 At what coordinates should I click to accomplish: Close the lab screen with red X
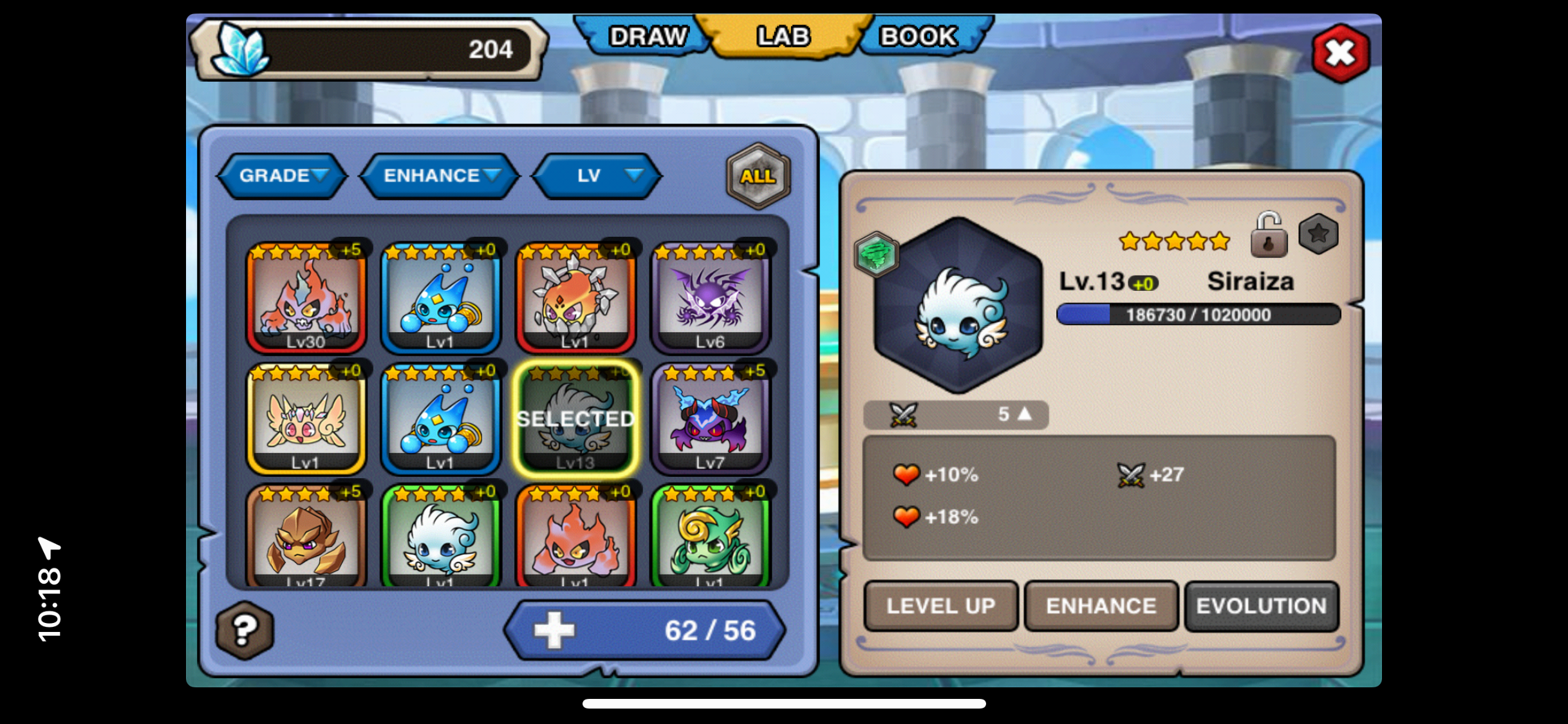(1341, 53)
